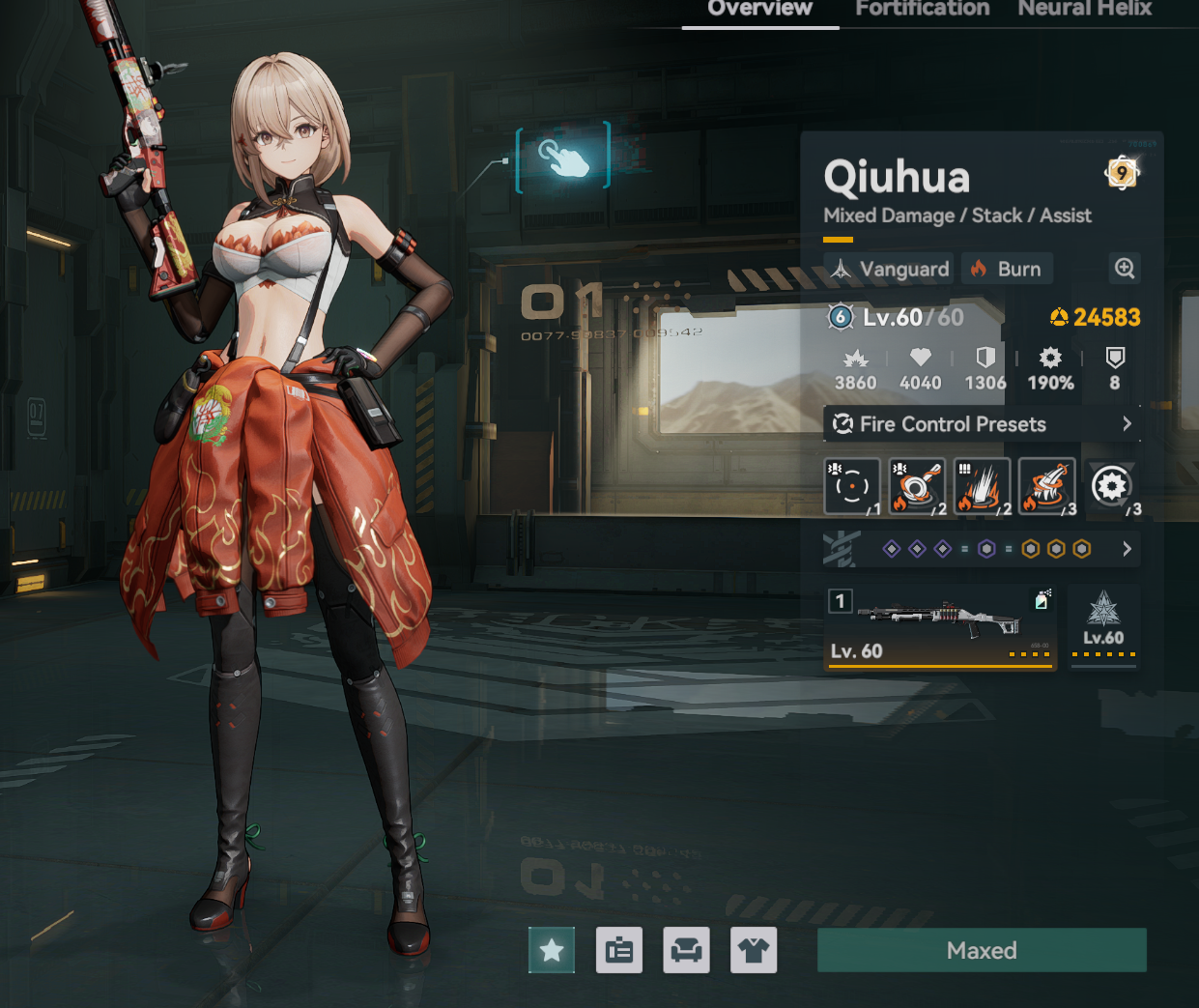Select the star emblem Lv.60 slot
This screenshot has height=1008, width=1199.
coord(1103,624)
